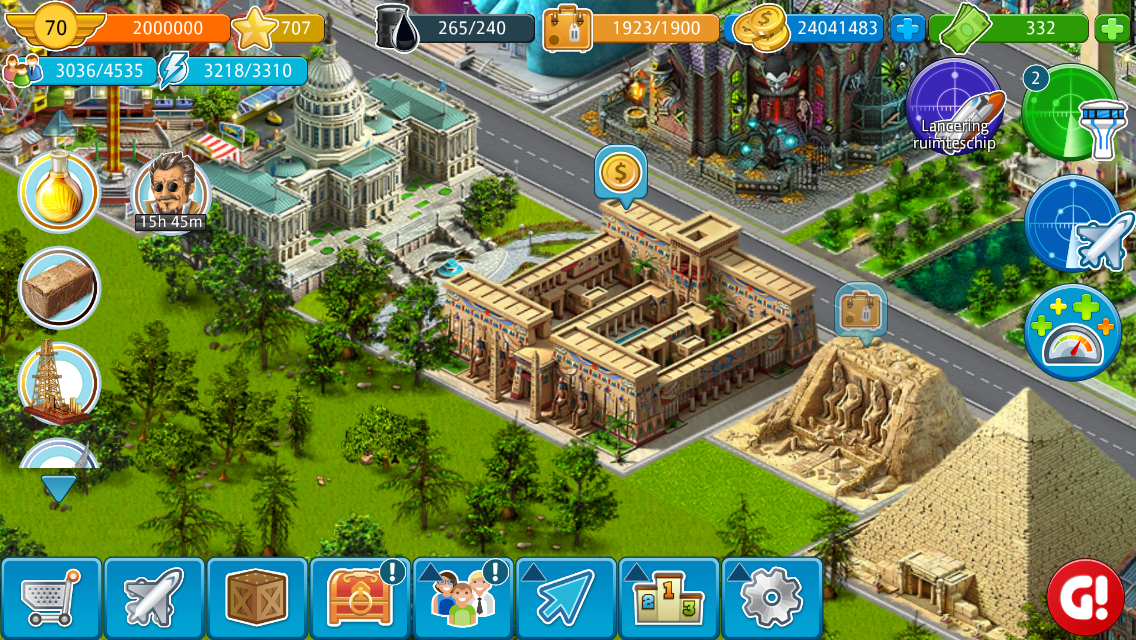Open the friends and neighbors panel
The image size is (1136, 640).
(463, 598)
